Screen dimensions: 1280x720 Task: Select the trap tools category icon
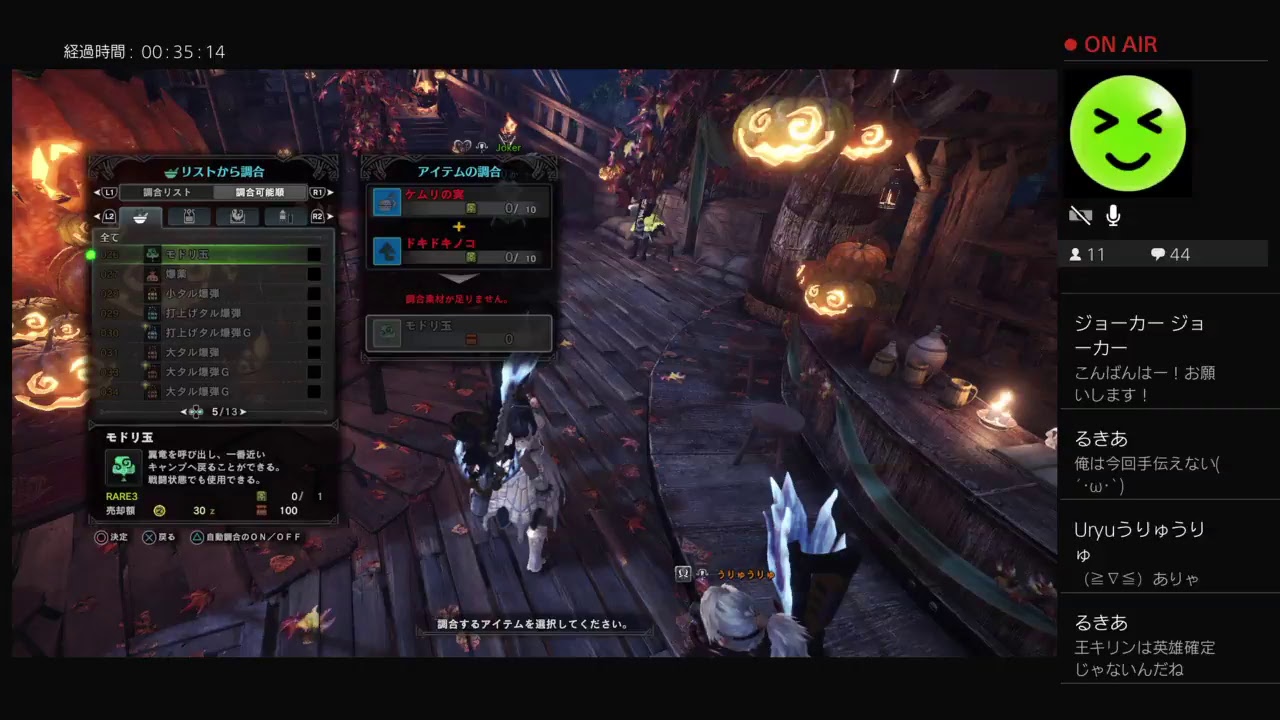[x=238, y=216]
